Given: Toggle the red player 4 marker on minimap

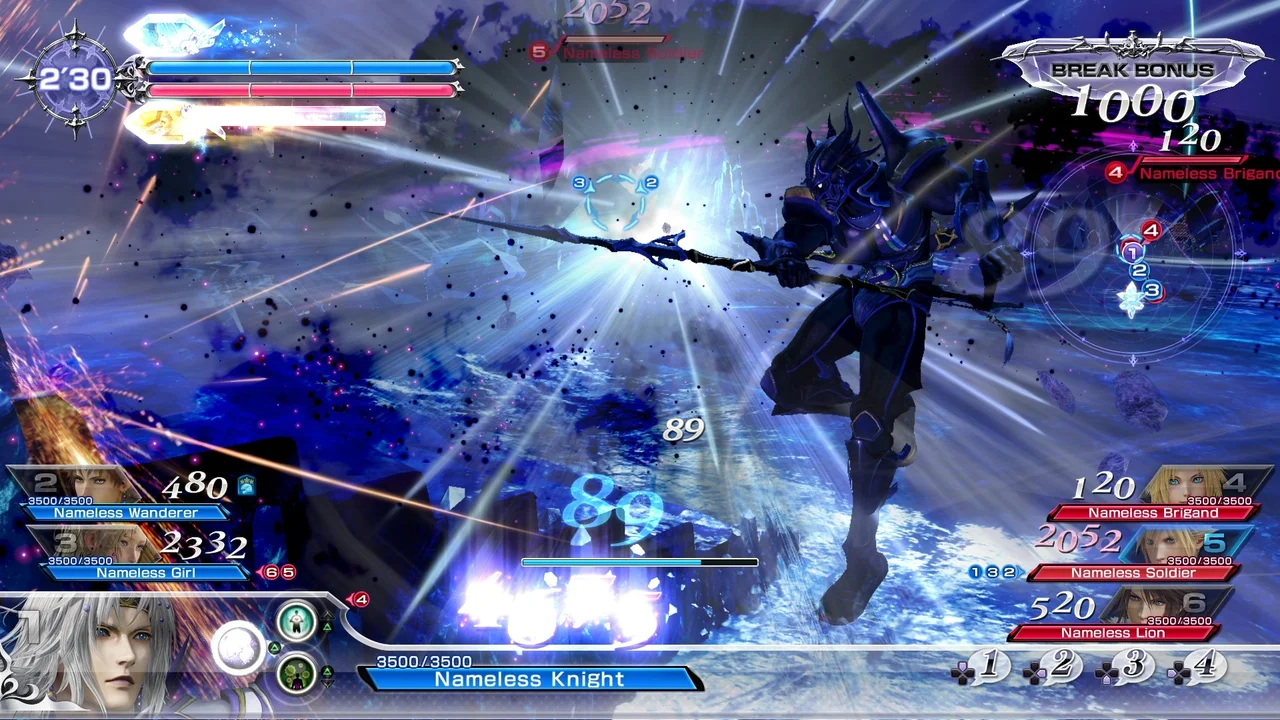Looking at the screenshot, I should [1151, 230].
